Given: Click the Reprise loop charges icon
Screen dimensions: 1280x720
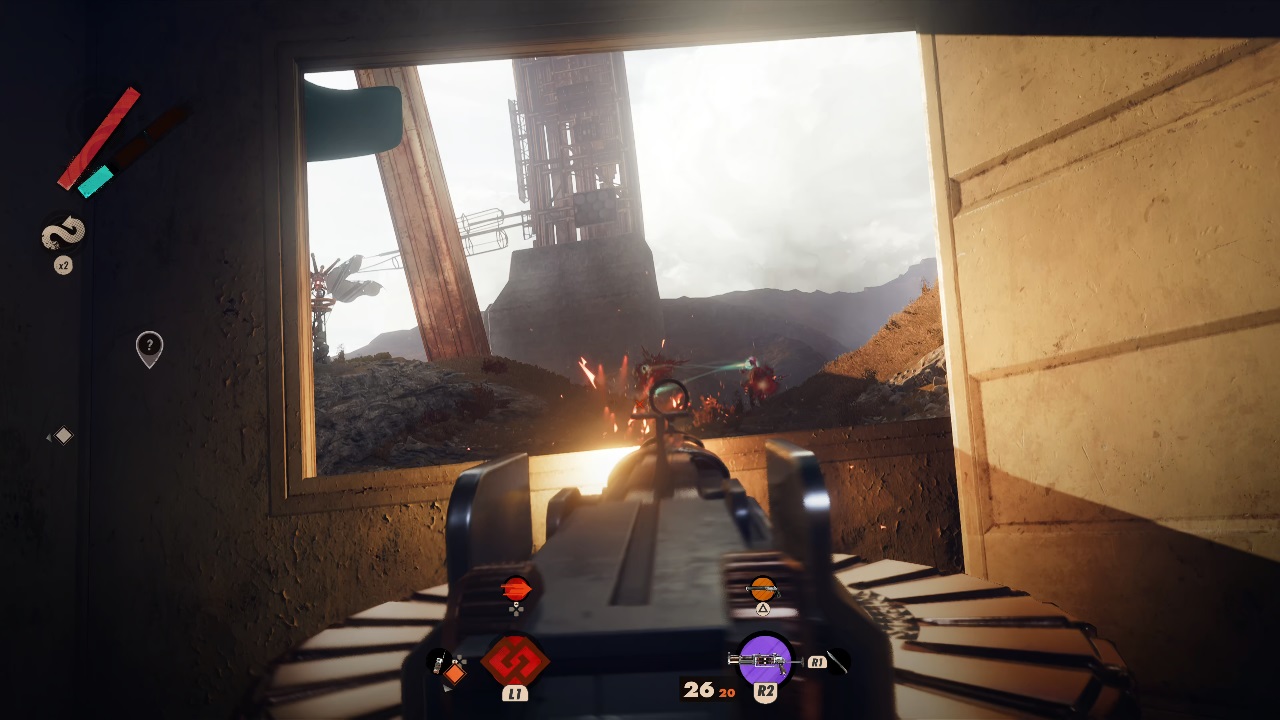Looking at the screenshot, I should [x=63, y=236].
